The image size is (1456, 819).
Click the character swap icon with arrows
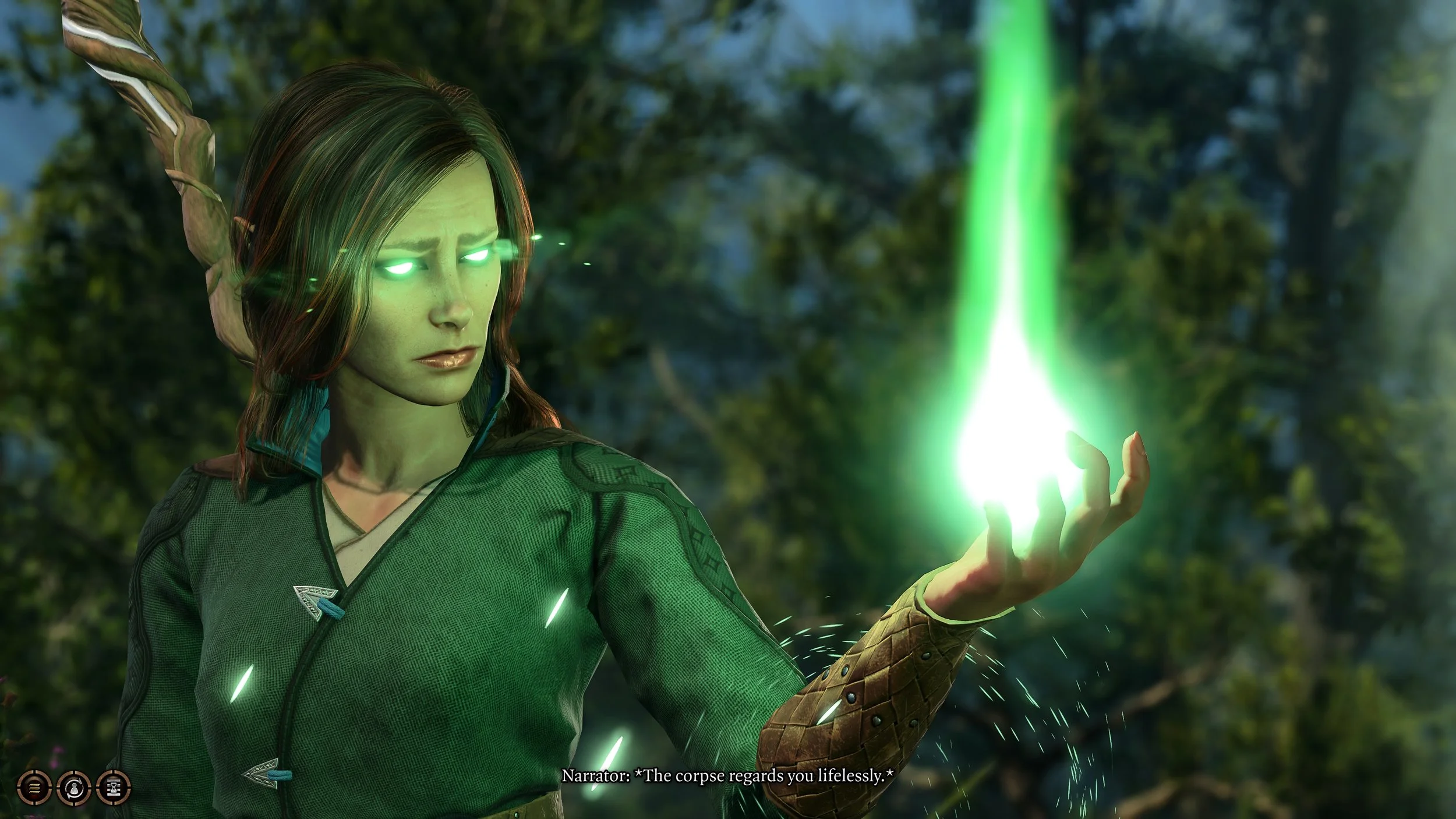pos(74,788)
